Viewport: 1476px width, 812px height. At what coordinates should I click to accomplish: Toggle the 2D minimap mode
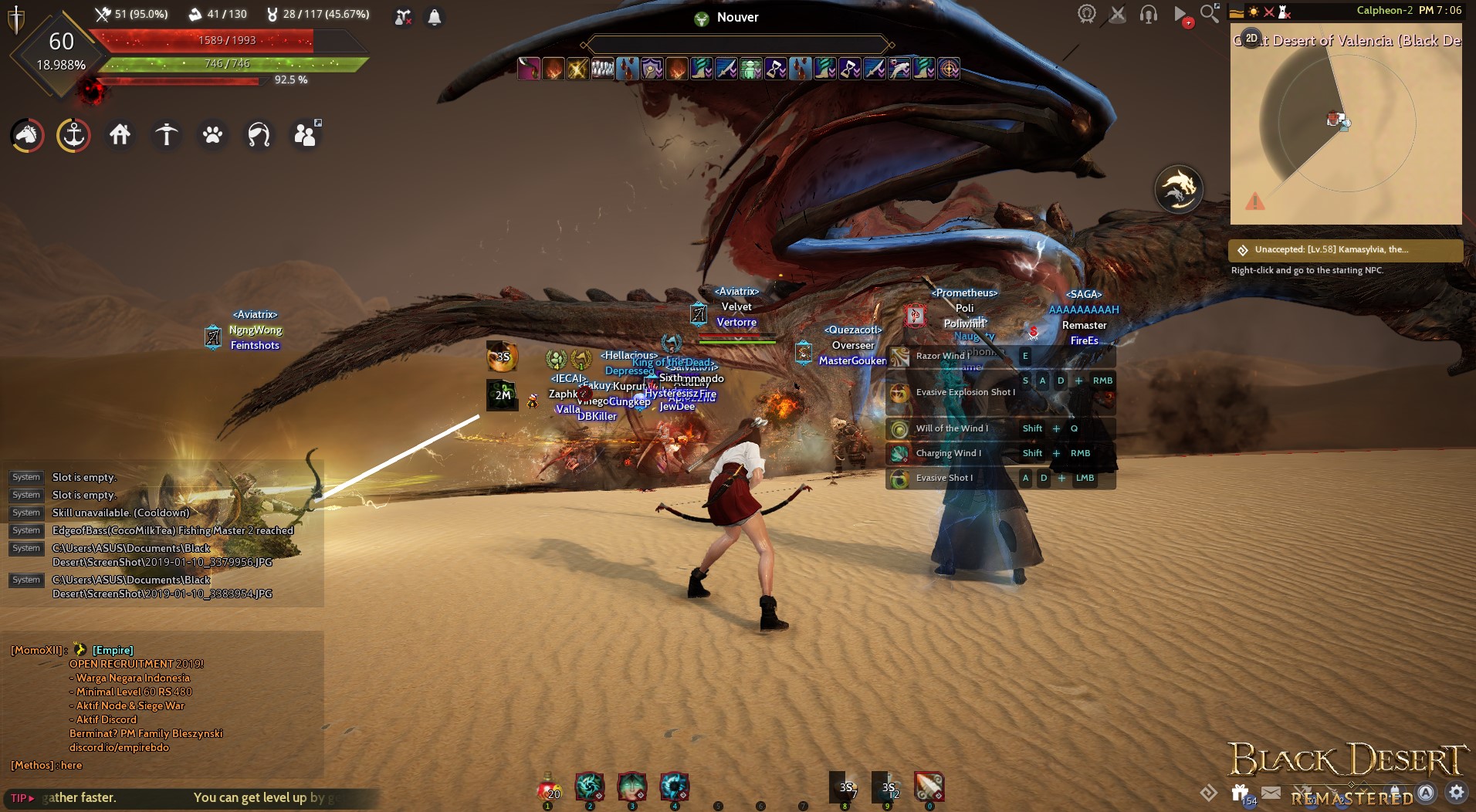(x=1252, y=36)
